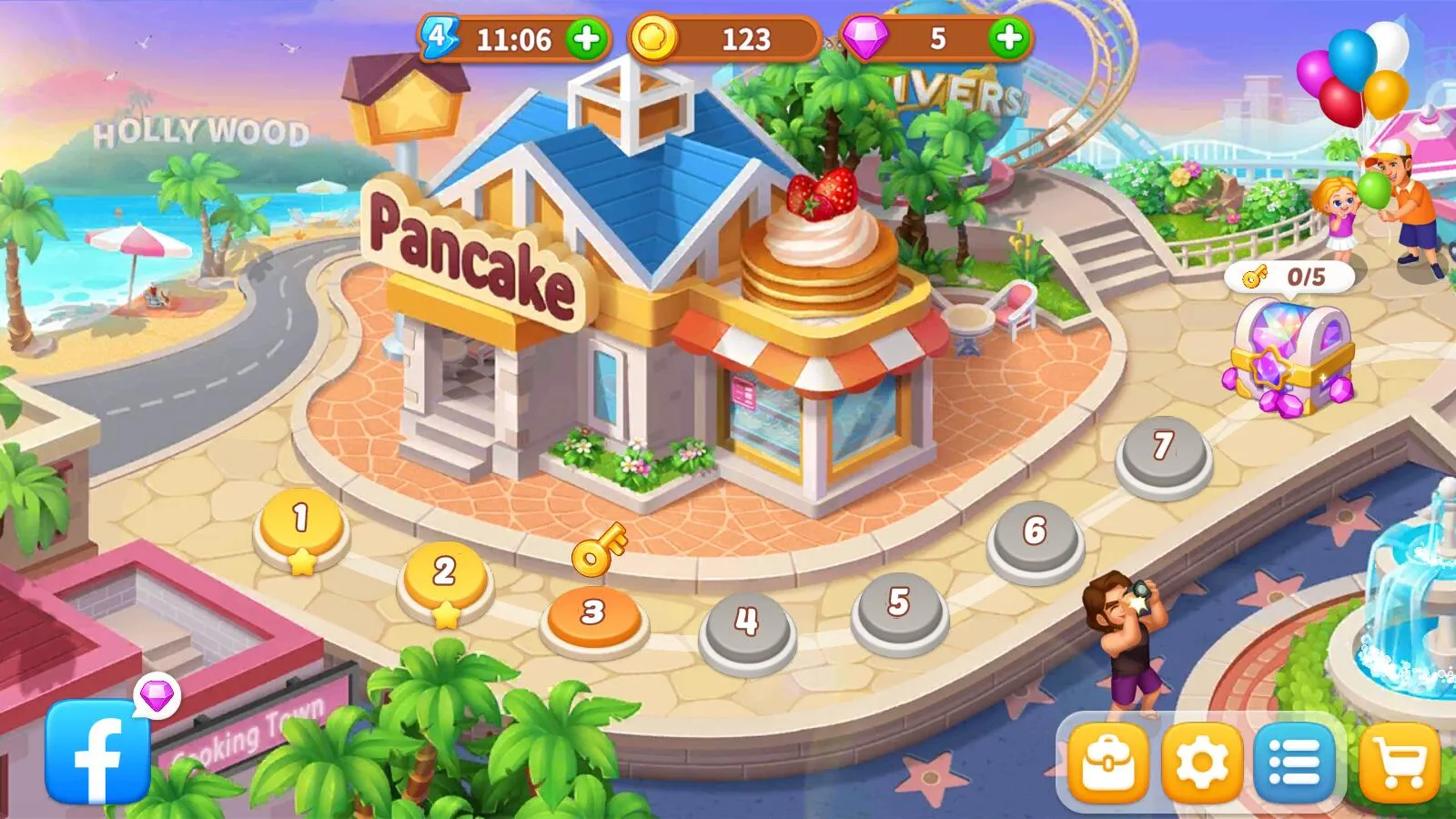Replay completed level 1
This screenshot has height=819, width=1456.
click(301, 525)
